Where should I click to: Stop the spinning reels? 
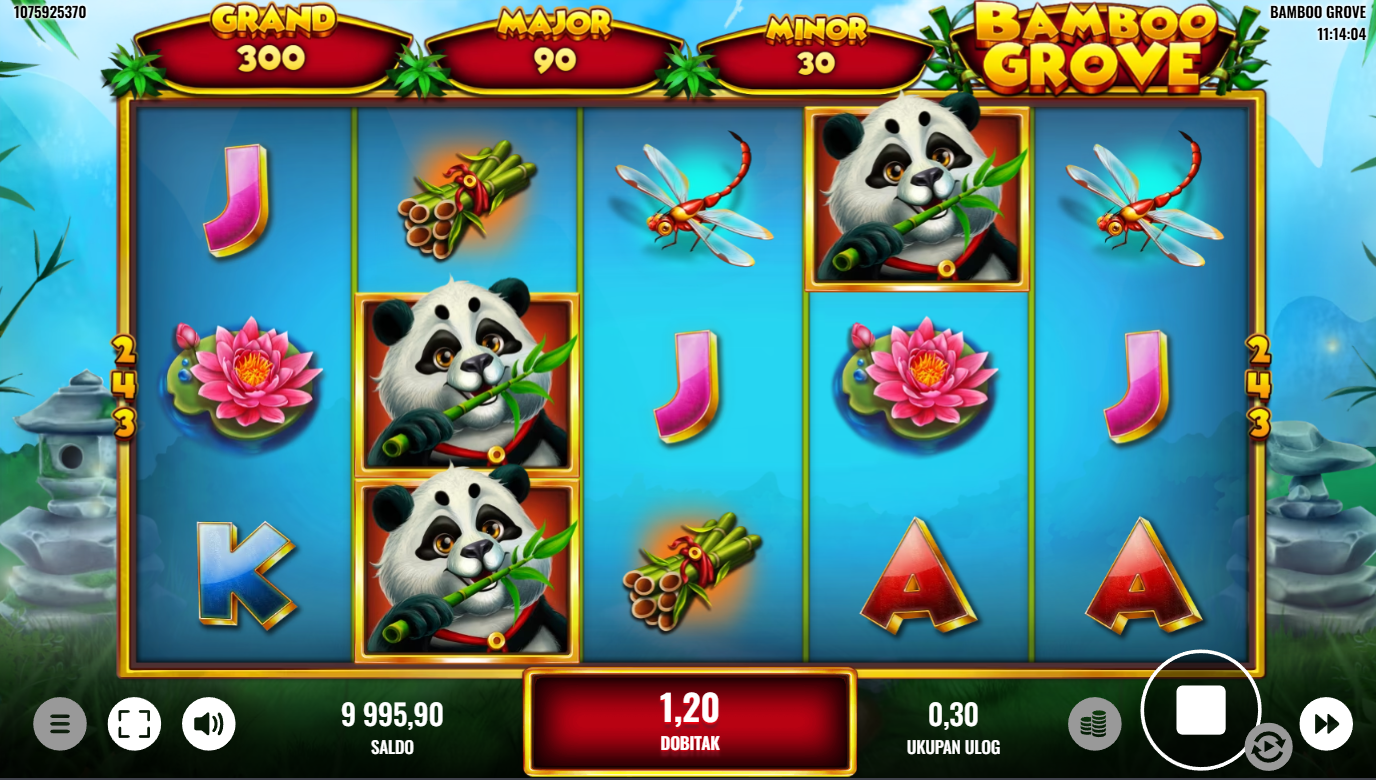[1200, 710]
